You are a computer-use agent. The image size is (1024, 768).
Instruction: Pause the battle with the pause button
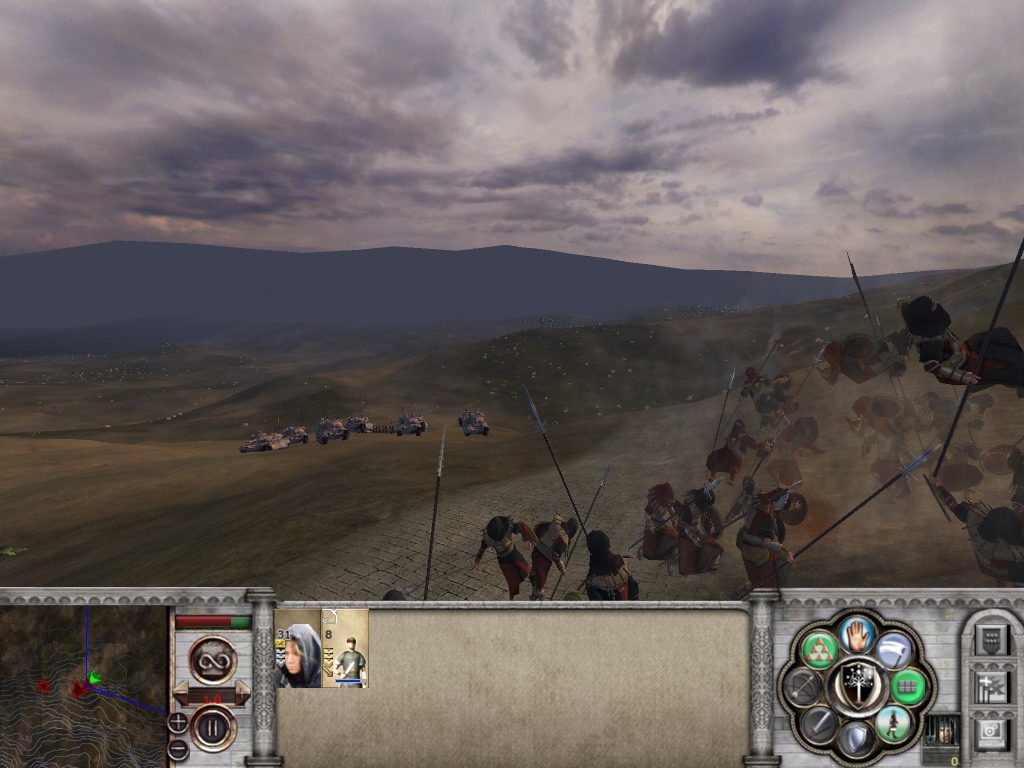click(x=212, y=726)
